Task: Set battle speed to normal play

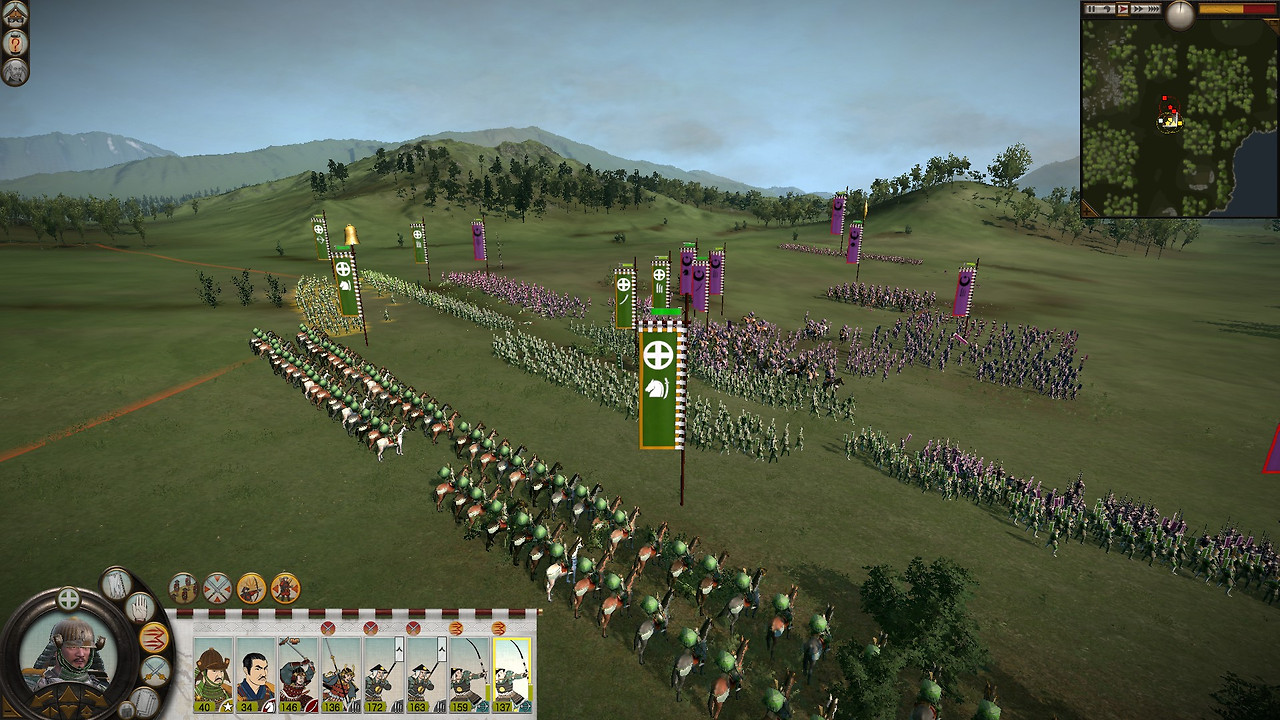Action: pyautogui.click(x=1123, y=9)
